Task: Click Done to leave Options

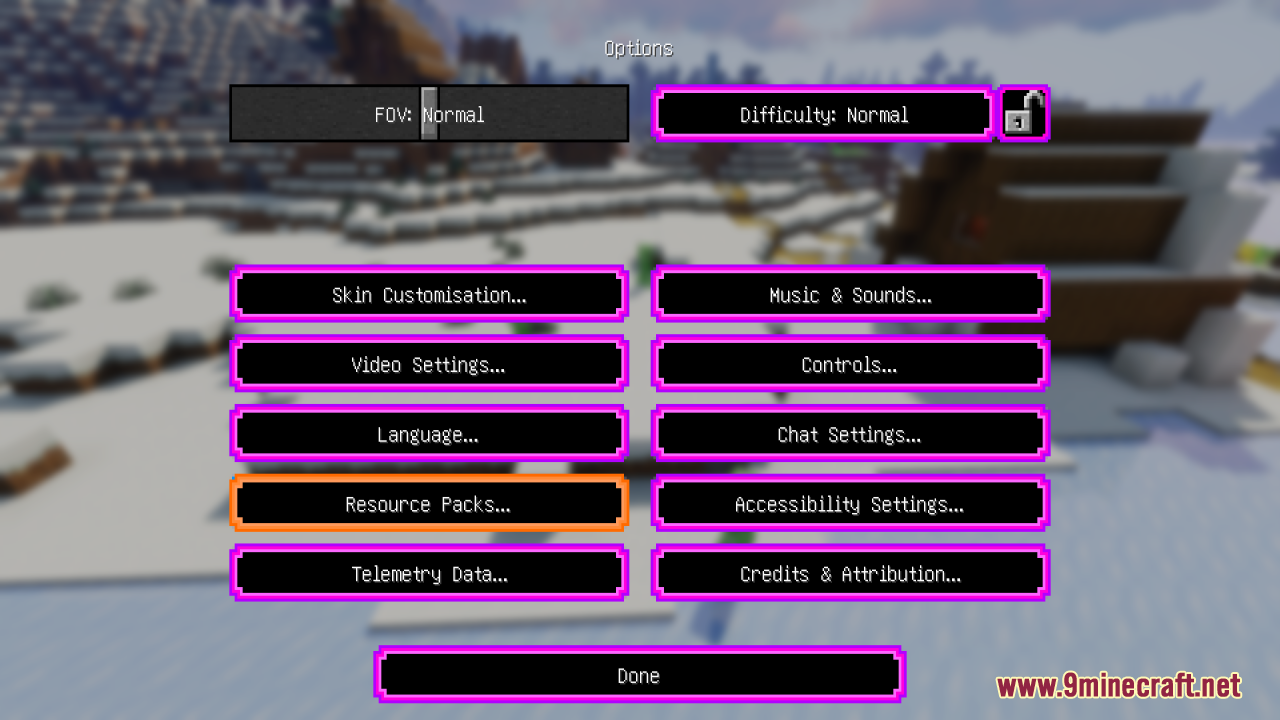Action: (x=639, y=675)
